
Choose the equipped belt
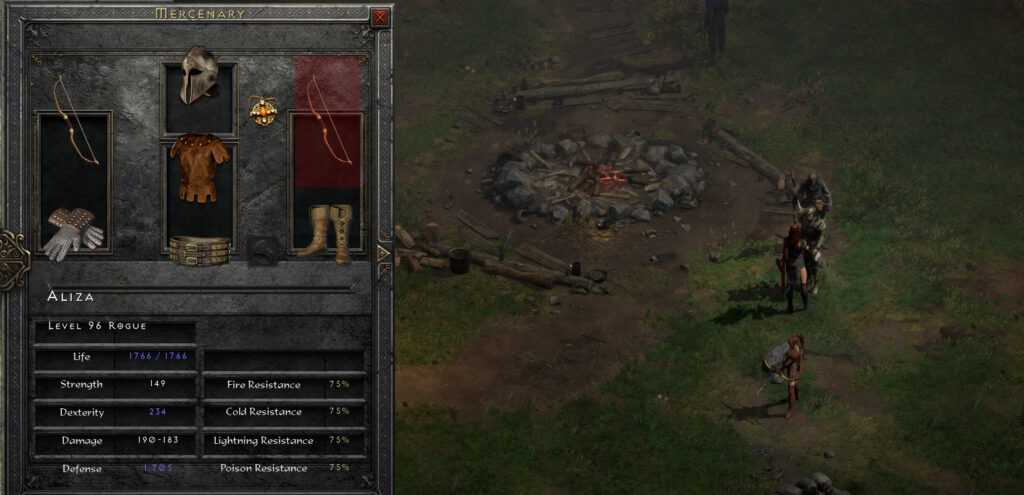pyautogui.click(x=198, y=249)
